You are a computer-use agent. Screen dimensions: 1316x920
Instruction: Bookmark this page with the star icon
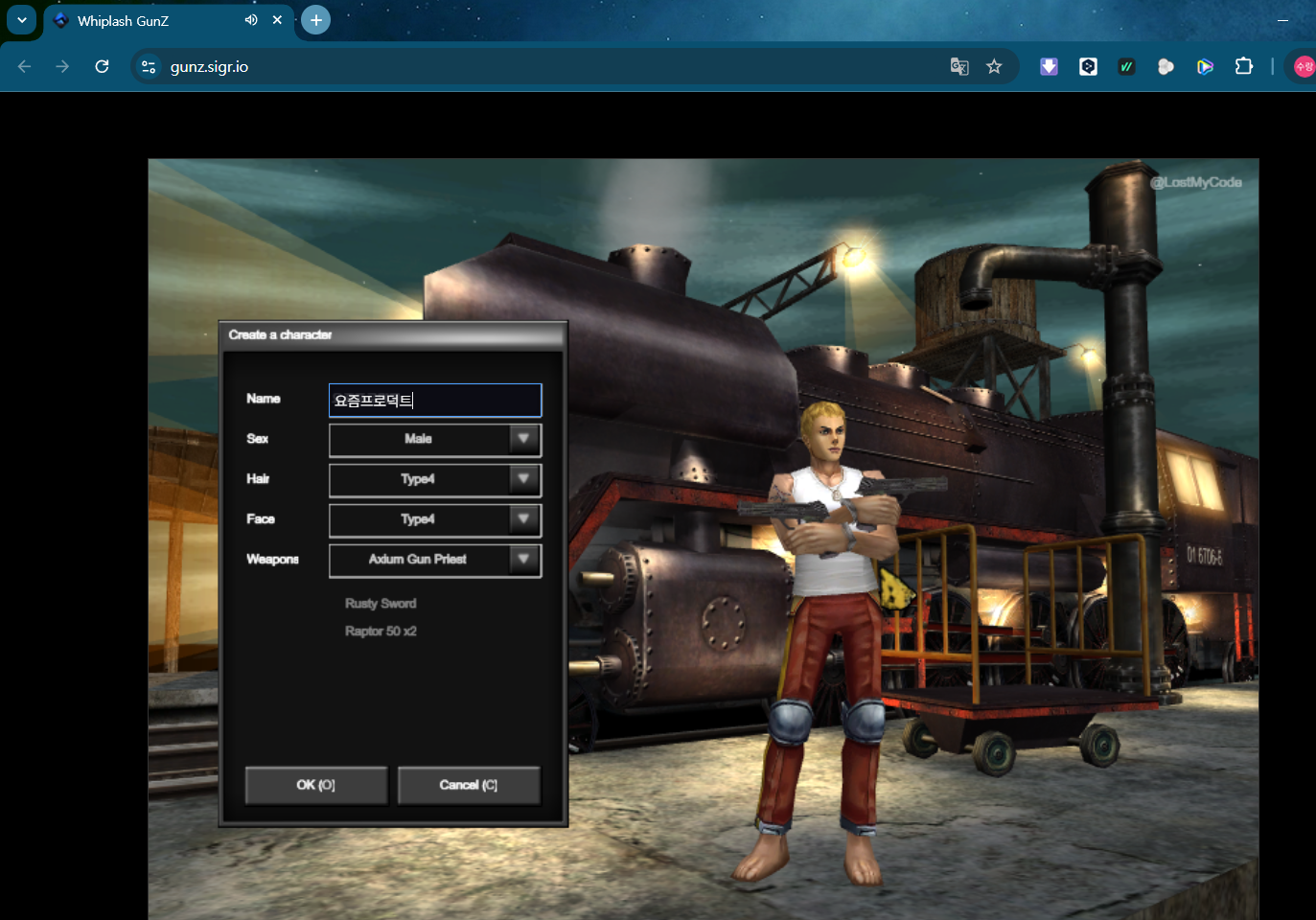tap(994, 67)
